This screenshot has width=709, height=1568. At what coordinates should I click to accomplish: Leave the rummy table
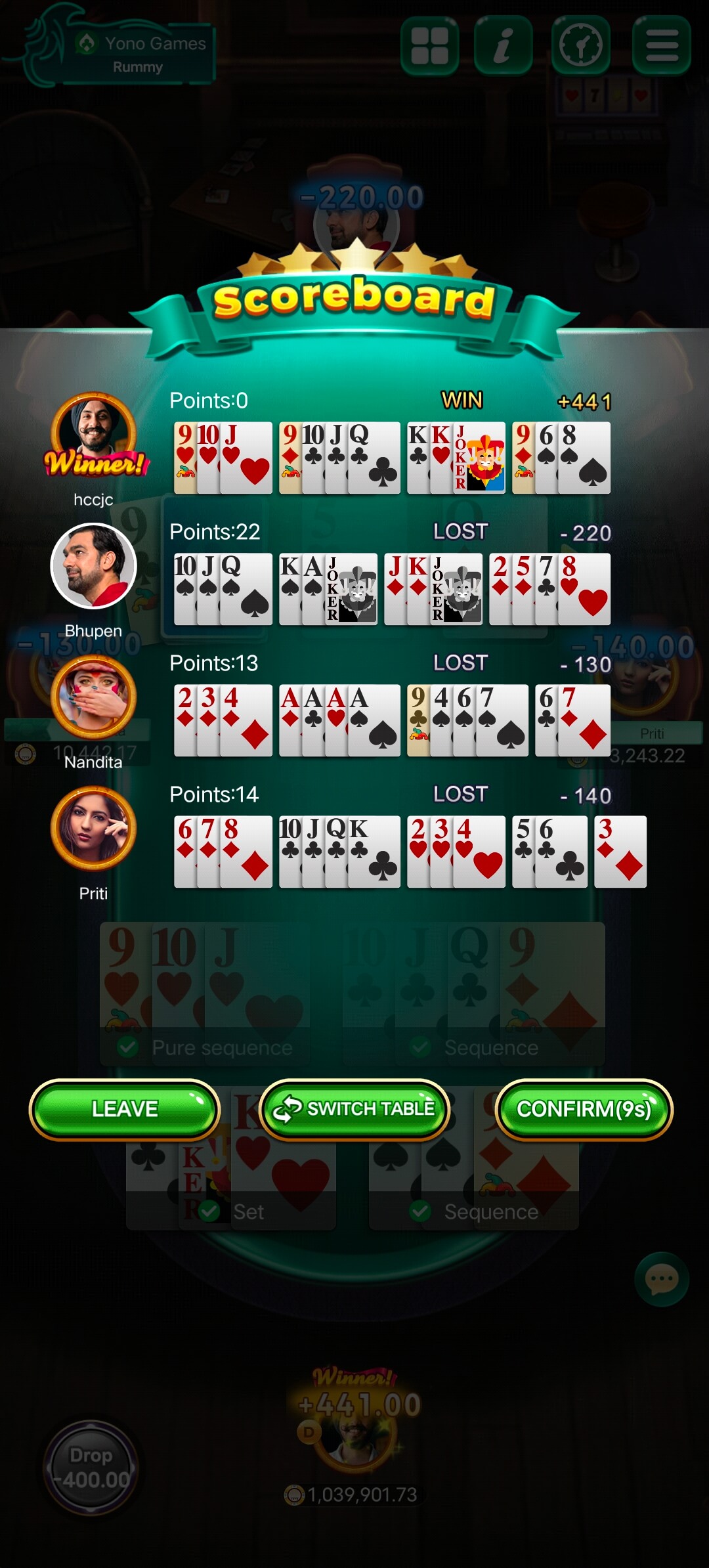(125, 1109)
